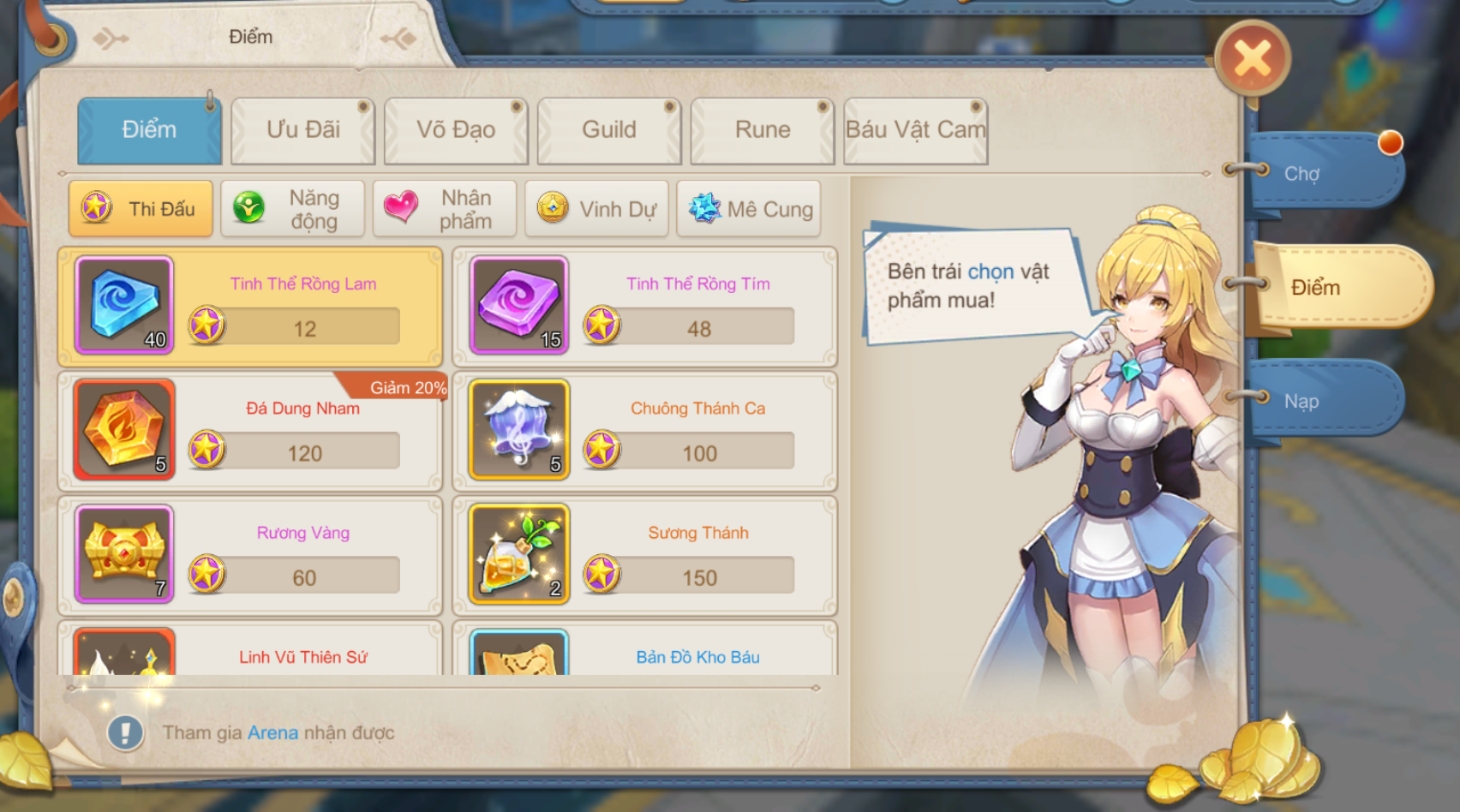Open the Nạp side tab
The height and width of the screenshot is (812, 1460).
pyautogui.click(x=1303, y=402)
